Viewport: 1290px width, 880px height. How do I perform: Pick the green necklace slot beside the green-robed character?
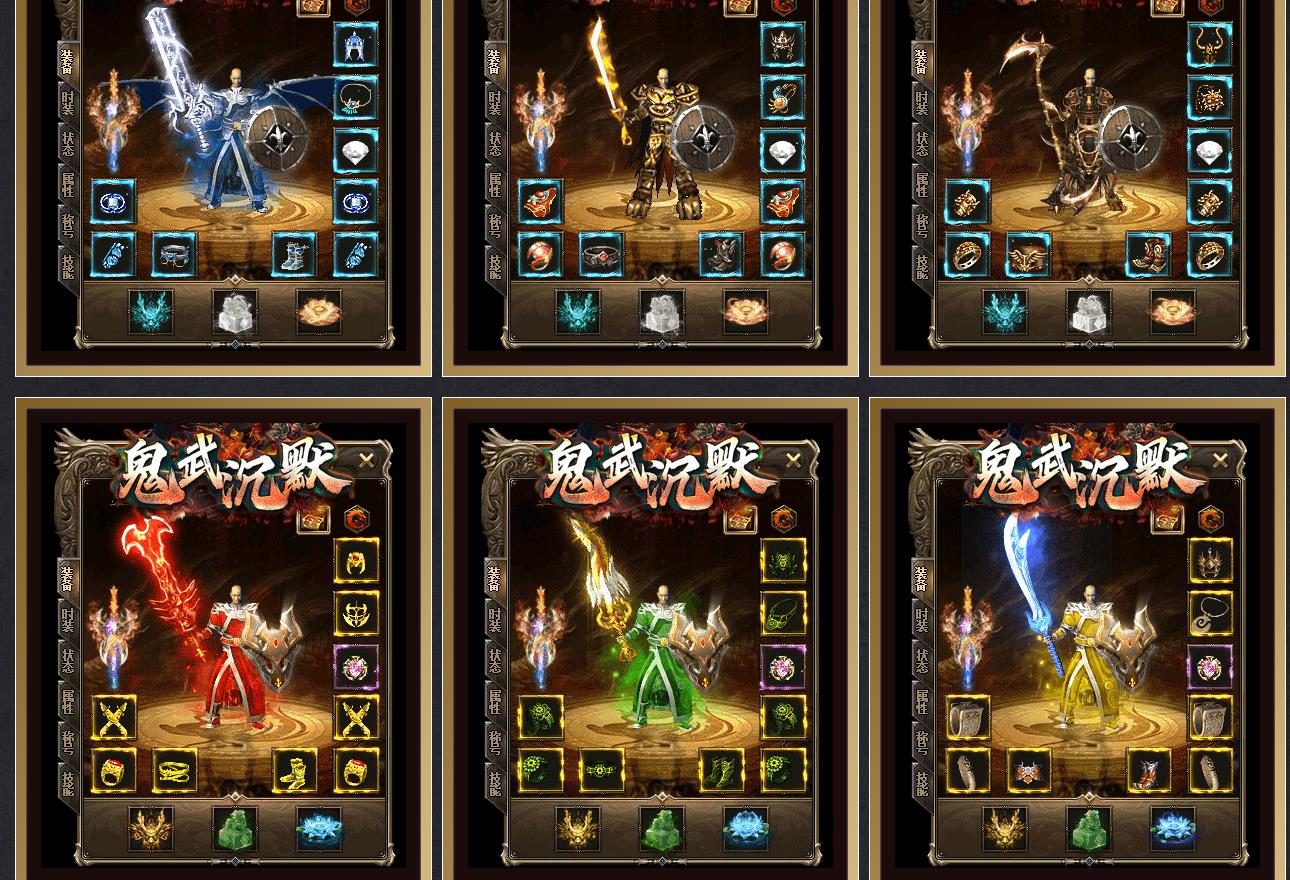[x=783, y=614]
